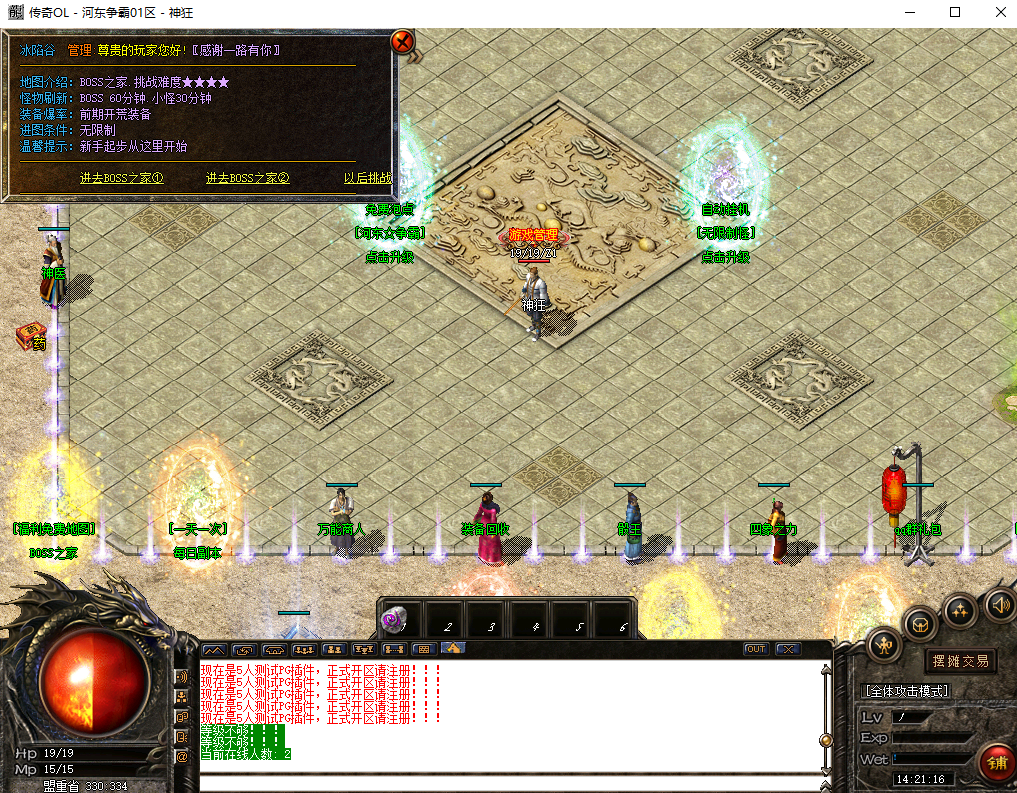Minimize the game window

tap(909, 12)
